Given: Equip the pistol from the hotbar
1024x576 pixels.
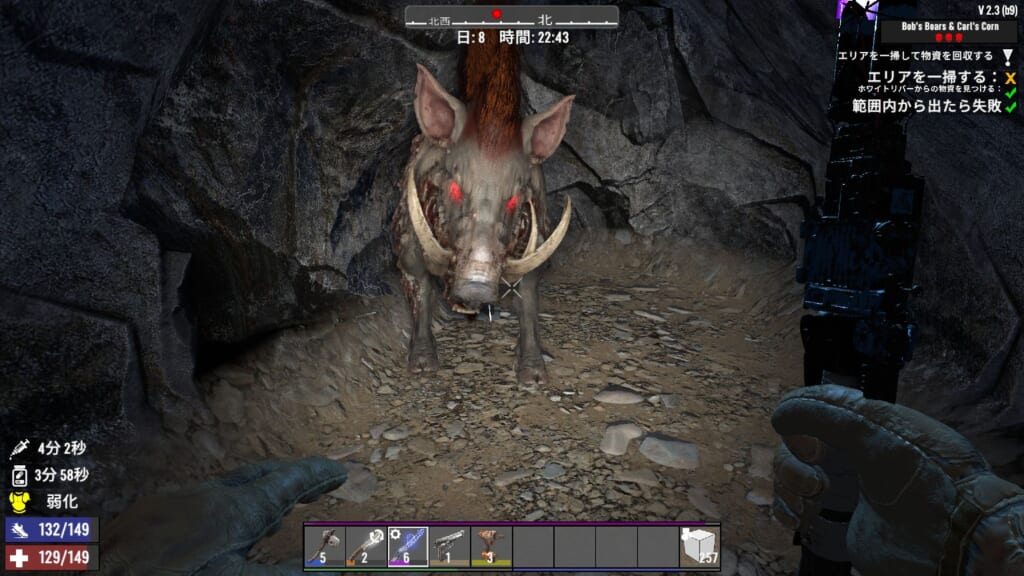Looking at the screenshot, I should (x=449, y=547).
